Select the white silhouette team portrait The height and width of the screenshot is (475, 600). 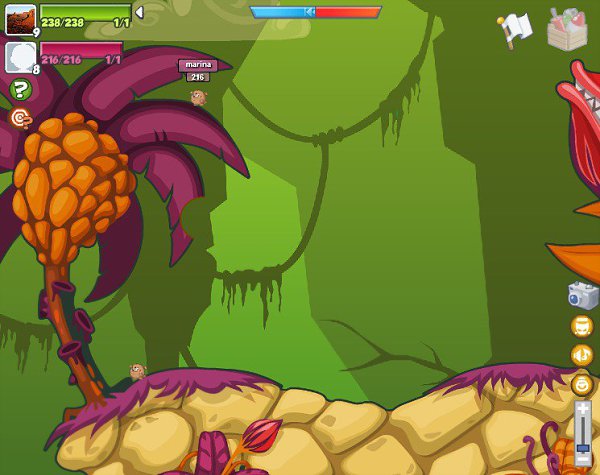(20, 56)
